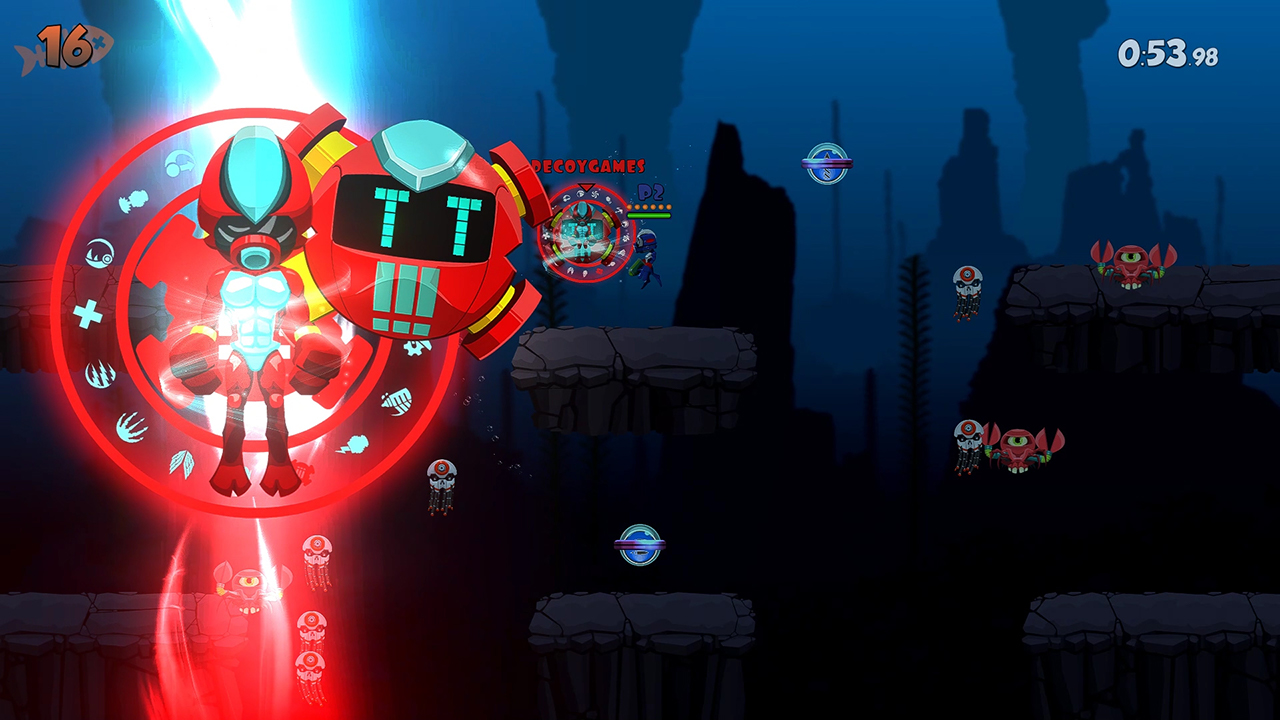Click the orange ammo dots above the health bar
Screen dimensions: 1280x720
(x=648, y=206)
